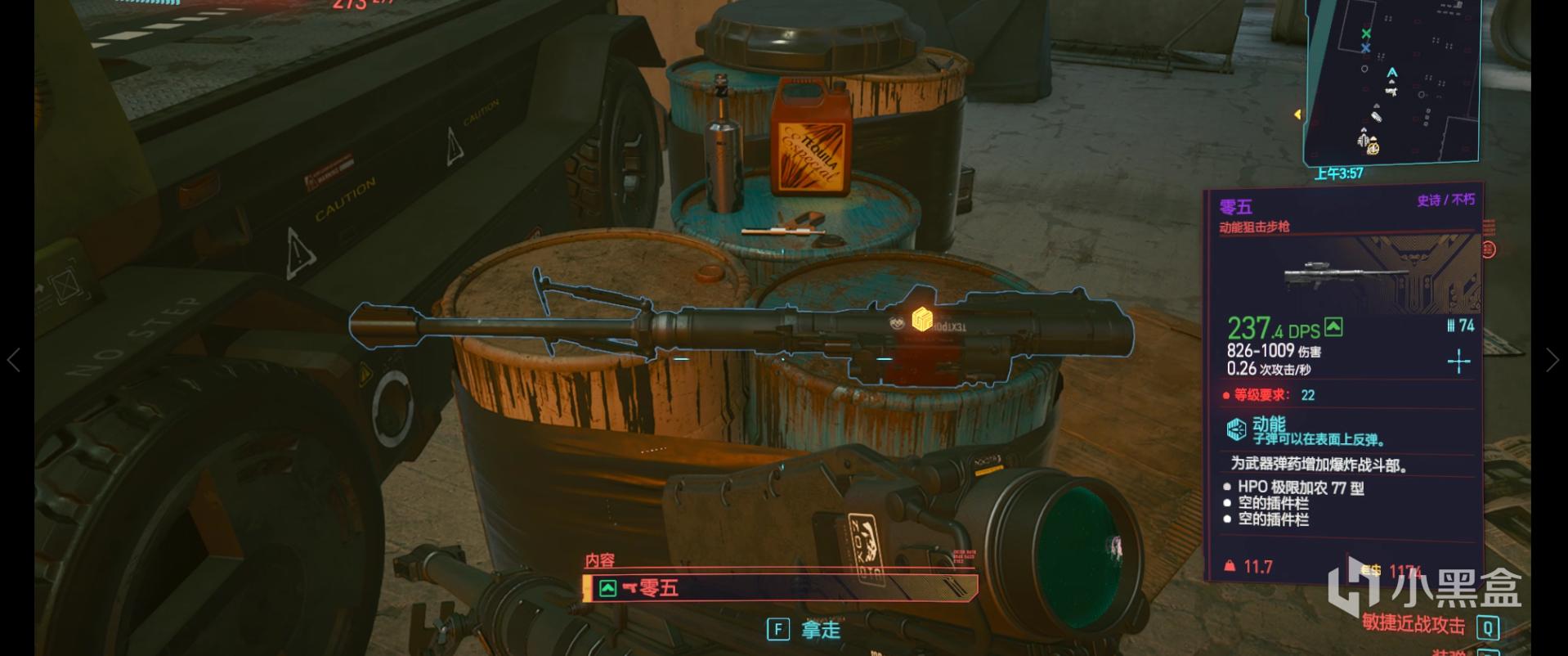The width and height of the screenshot is (1568, 656).
Task: Select the 零五 loot entry row
Action: pos(781,587)
